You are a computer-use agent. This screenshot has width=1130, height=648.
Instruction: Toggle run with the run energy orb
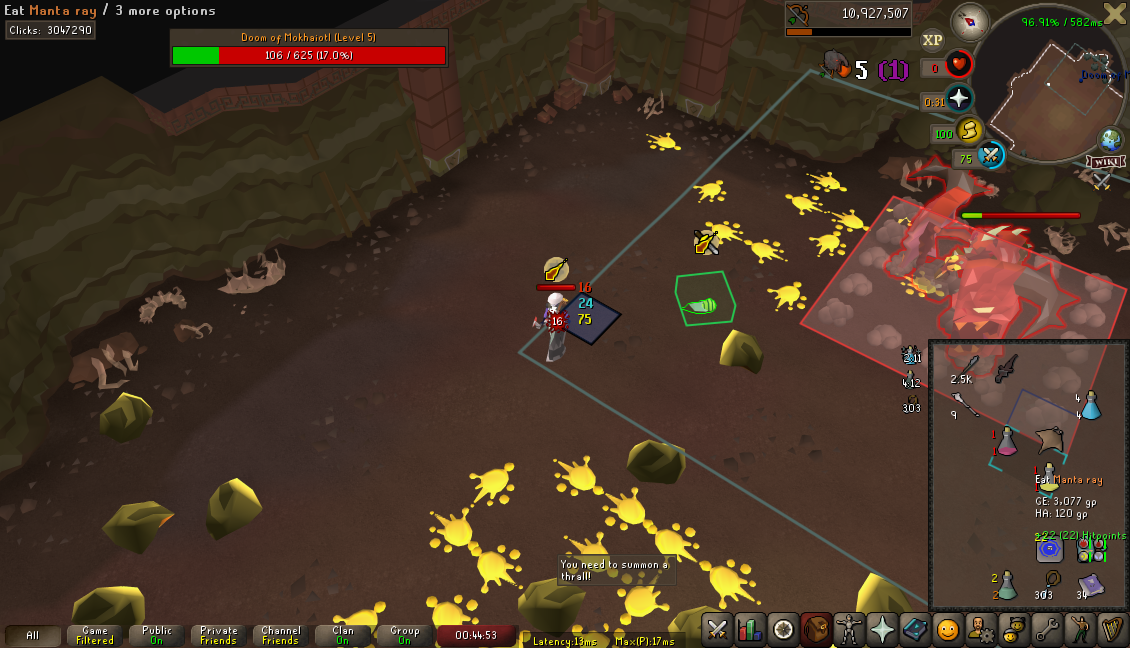968,130
